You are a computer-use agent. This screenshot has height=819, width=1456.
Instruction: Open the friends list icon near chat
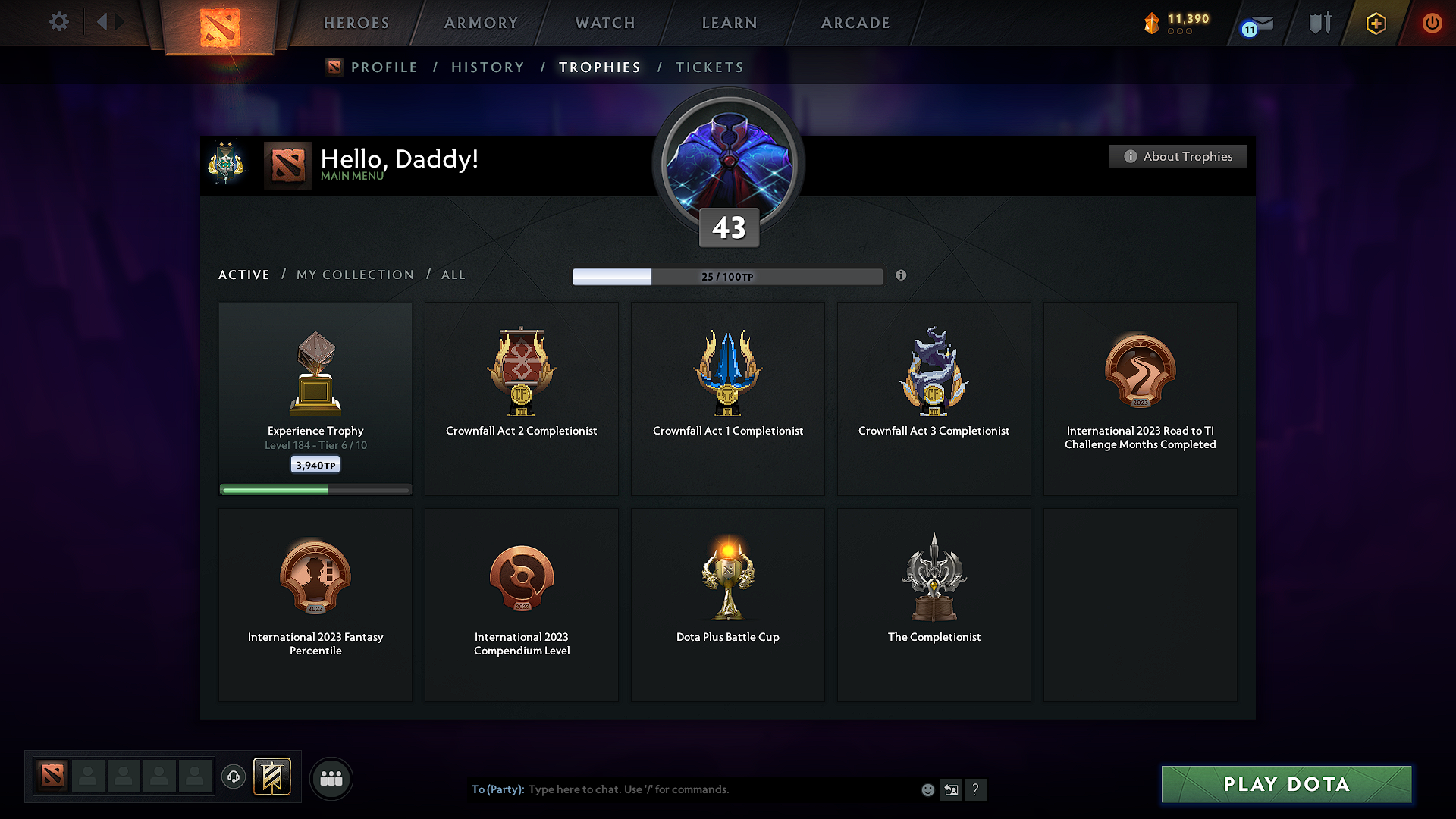pos(331,778)
